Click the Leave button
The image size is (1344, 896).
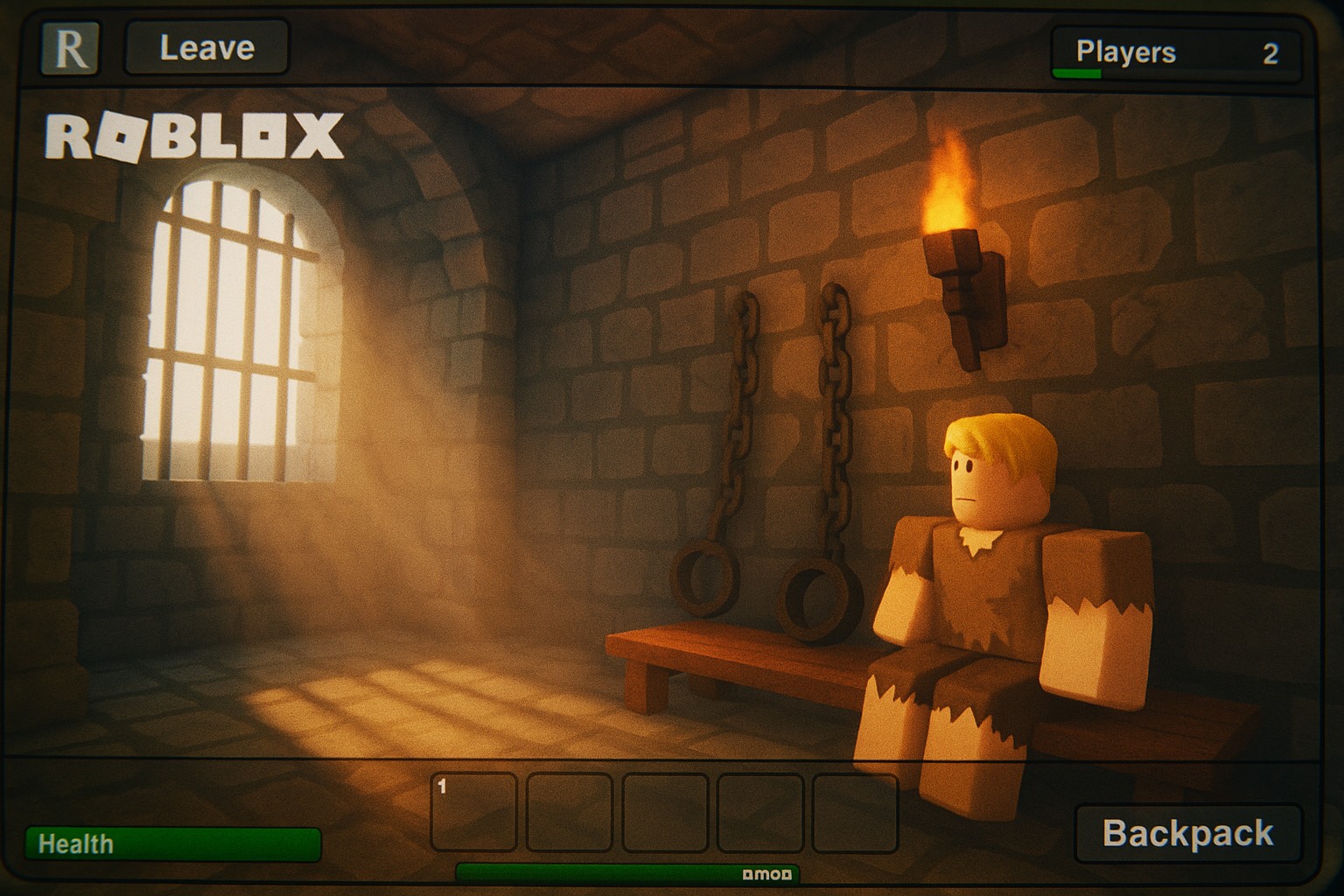click(206, 48)
